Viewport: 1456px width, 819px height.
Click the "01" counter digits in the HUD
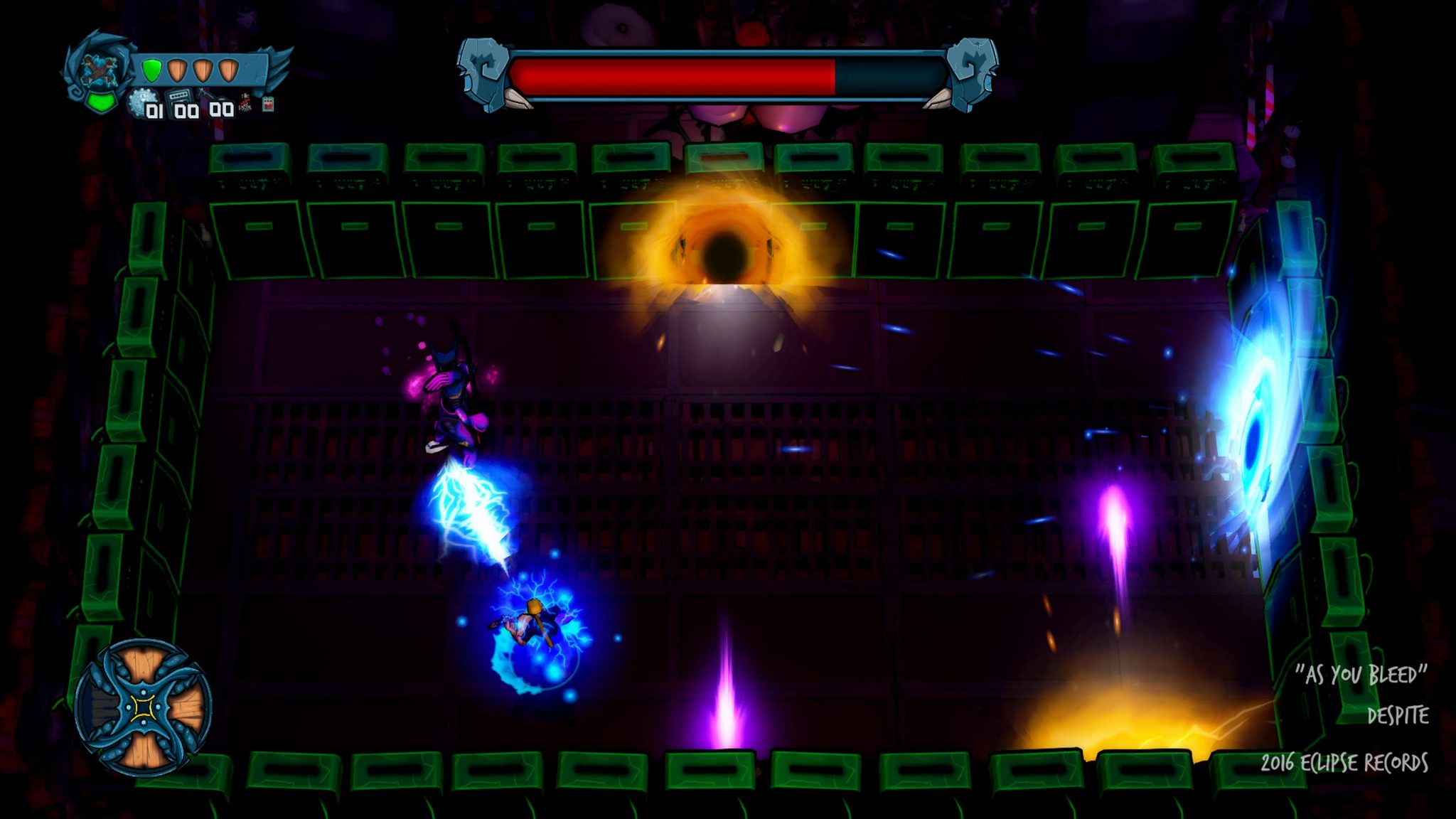[x=155, y=112]
